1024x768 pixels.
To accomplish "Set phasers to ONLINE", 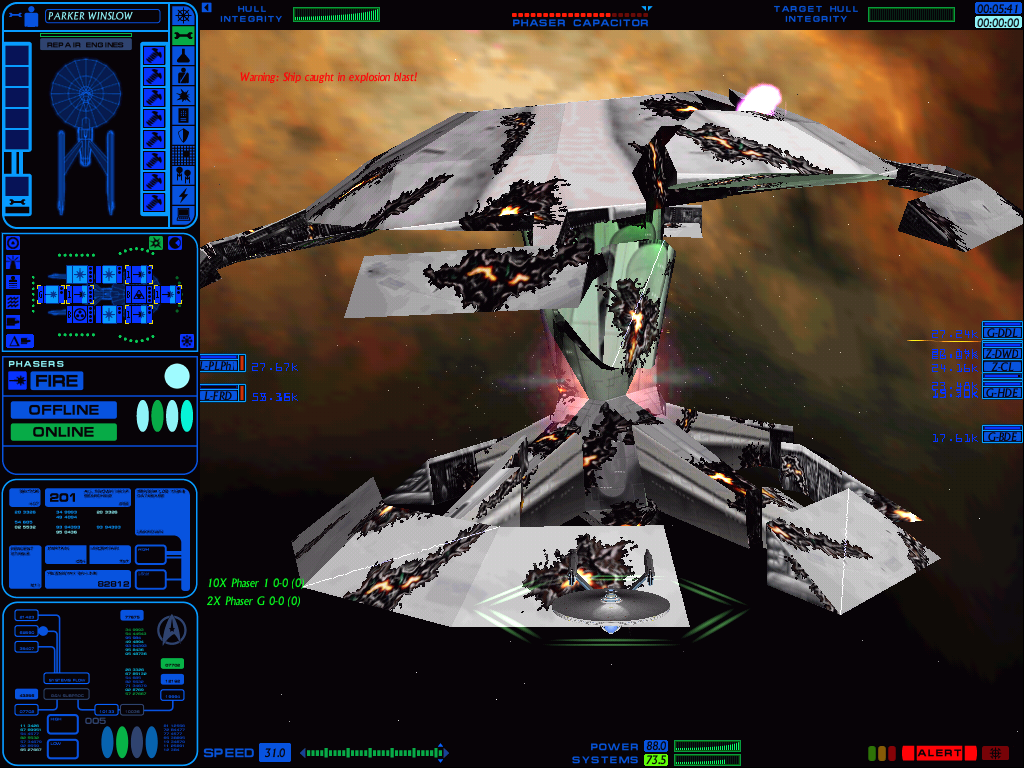I will click(x=64, y=432).
